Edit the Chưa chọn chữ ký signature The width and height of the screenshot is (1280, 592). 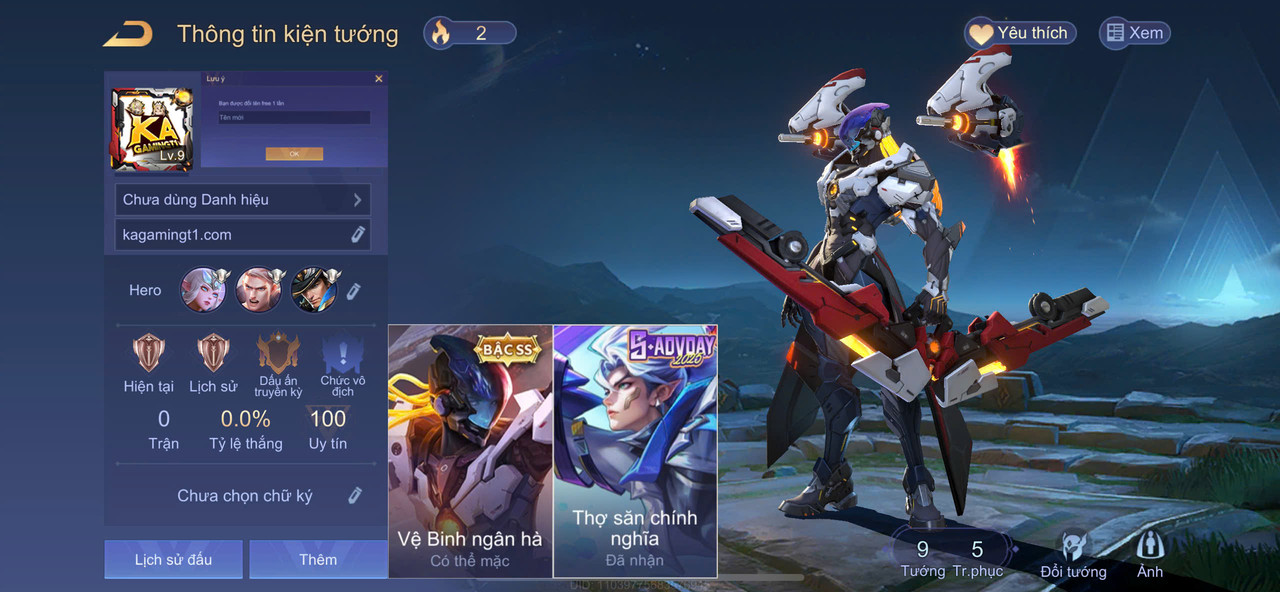354,496
